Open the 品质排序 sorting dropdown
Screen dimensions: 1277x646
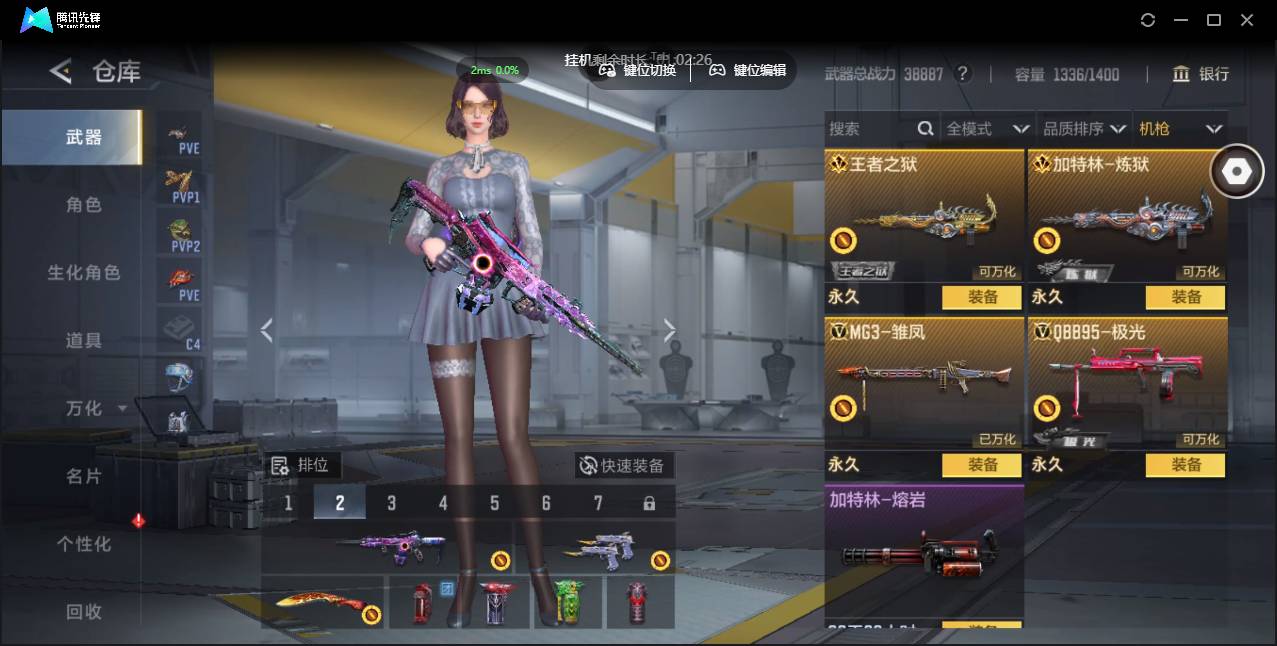tap(1085, 129)
